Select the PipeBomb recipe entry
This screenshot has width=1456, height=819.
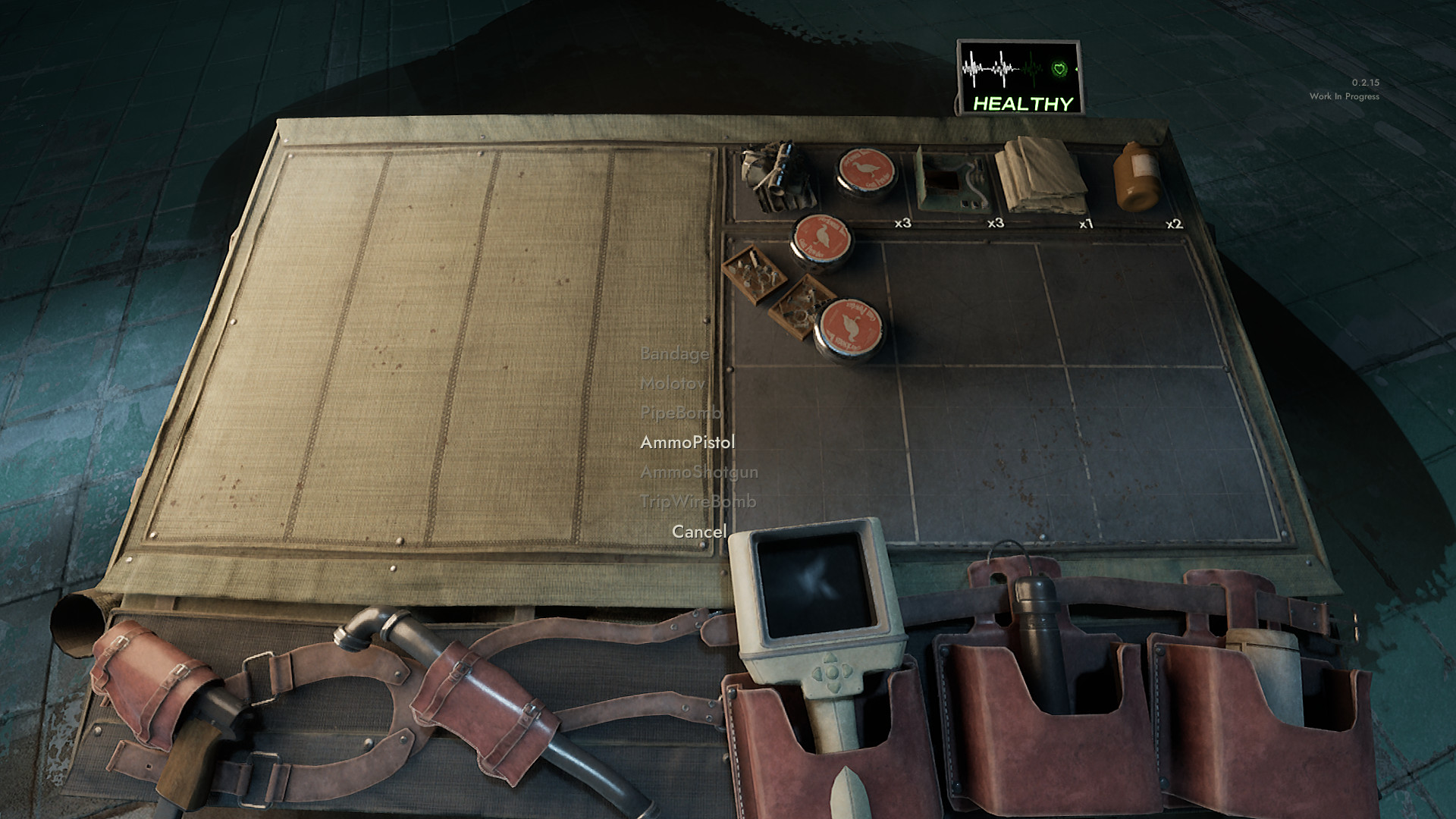[680, 413]
